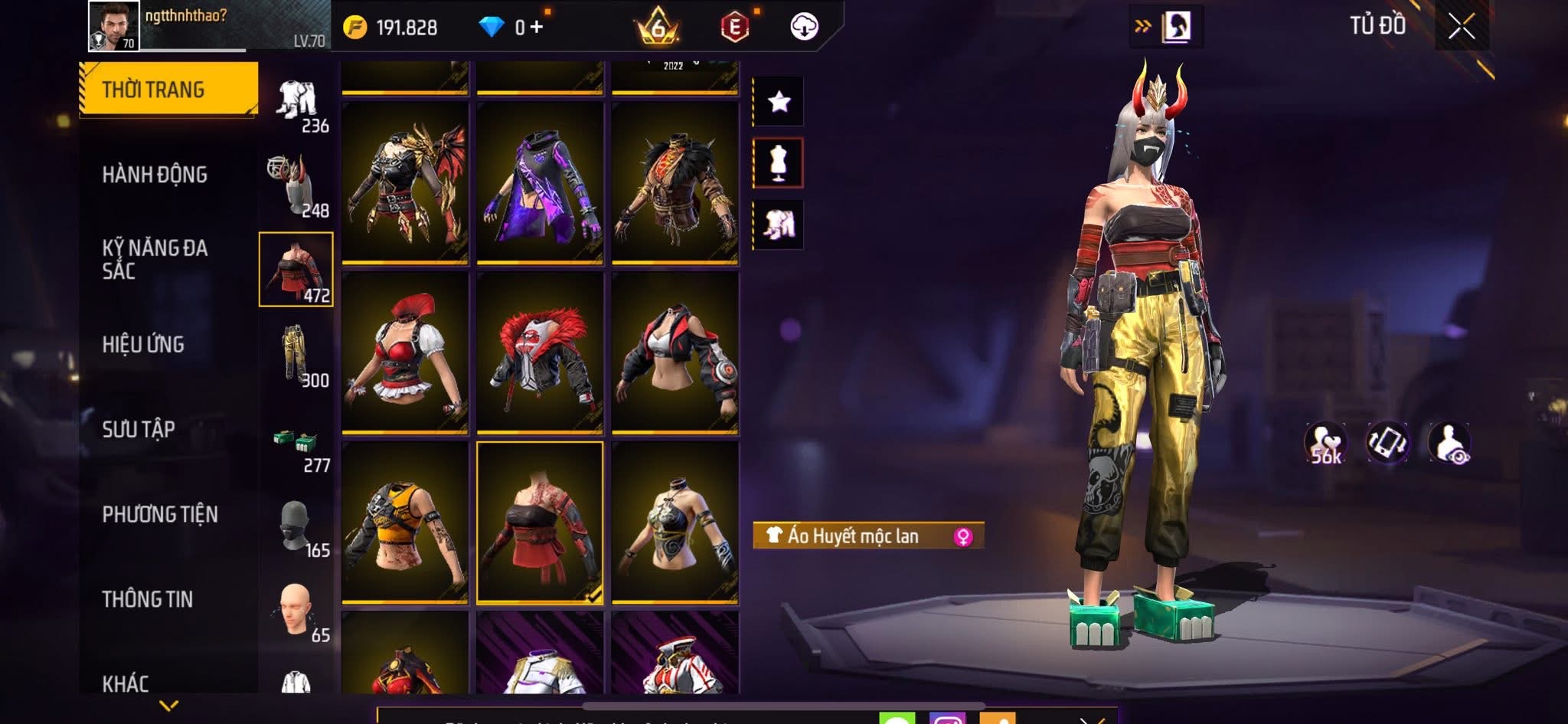Screen dimensions: 1568x724
Task: Choose the yellow pants category
Action: [x=296, y=355]
